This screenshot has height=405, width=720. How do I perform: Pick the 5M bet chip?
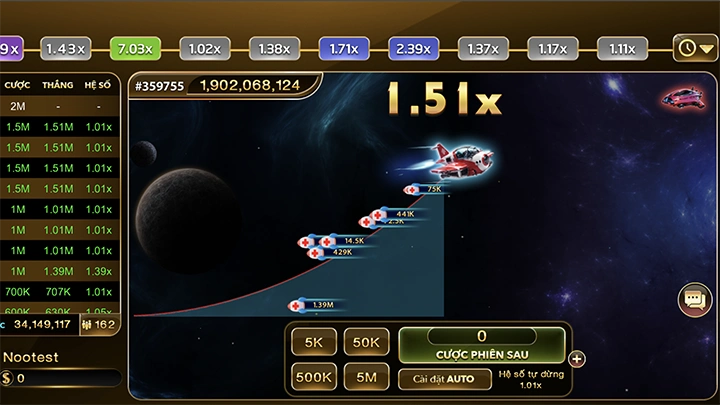(367, 377)
